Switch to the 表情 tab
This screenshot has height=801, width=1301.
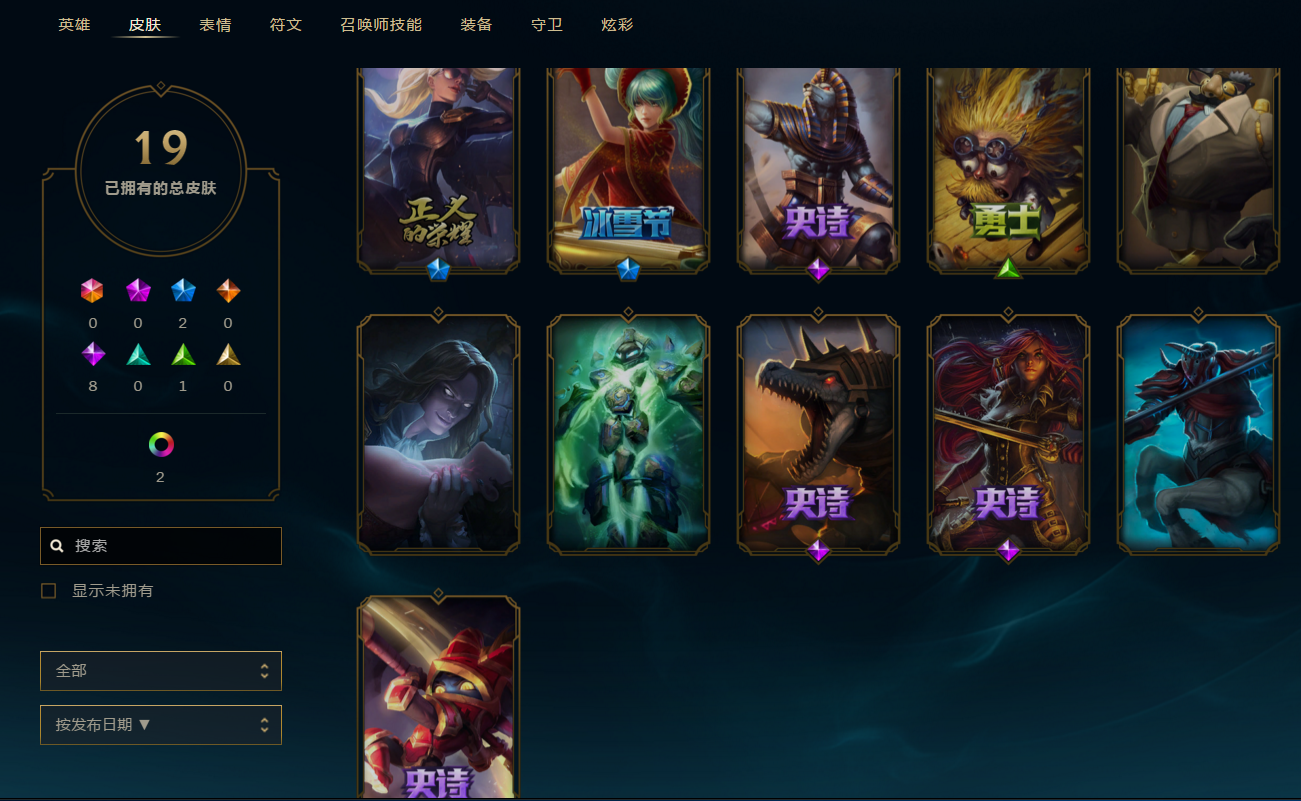[215, 24]
